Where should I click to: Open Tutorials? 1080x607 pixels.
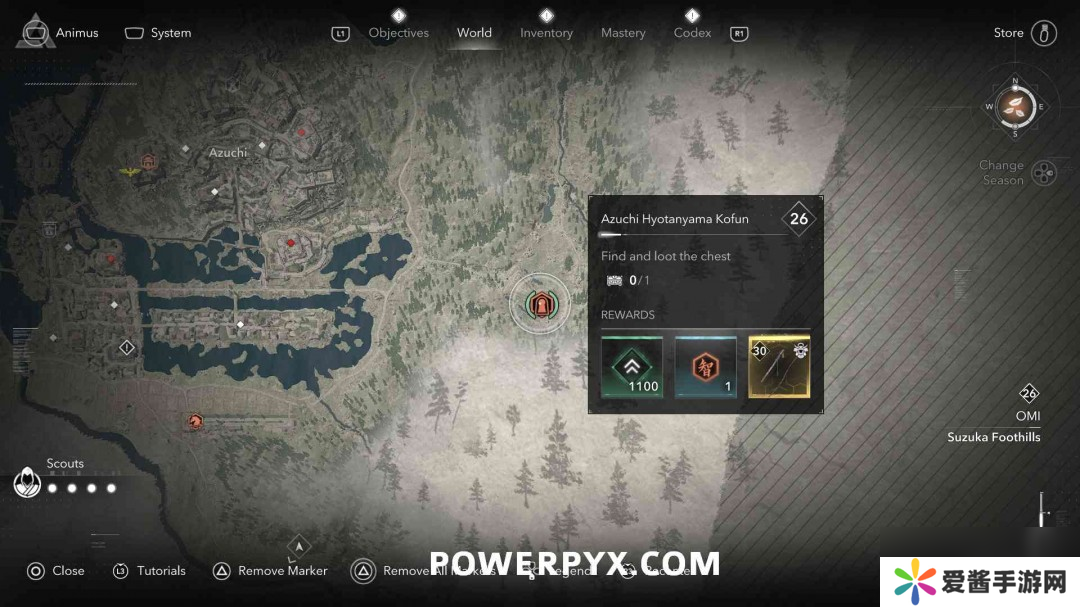point(149,571)
